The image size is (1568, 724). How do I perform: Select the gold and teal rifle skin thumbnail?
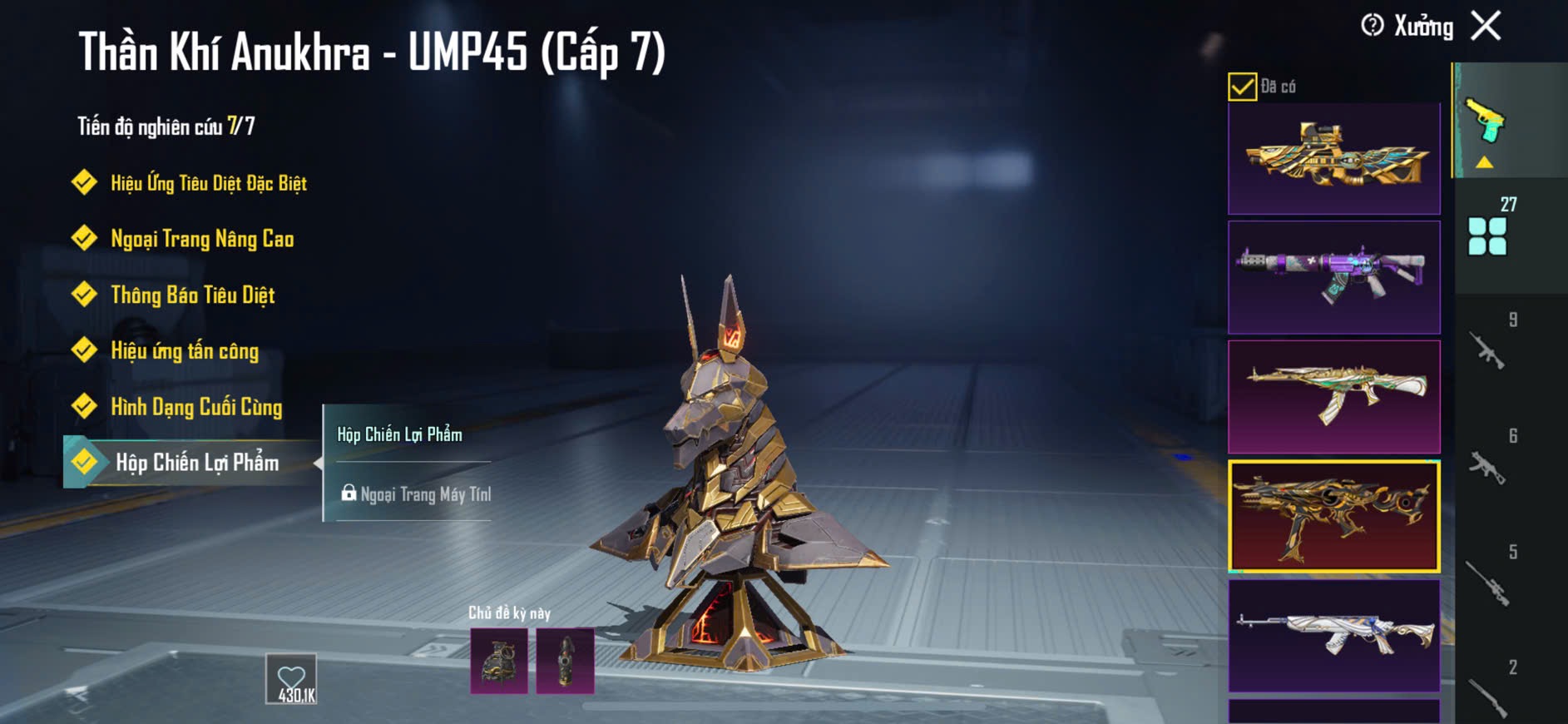(x=1333, y=158)
